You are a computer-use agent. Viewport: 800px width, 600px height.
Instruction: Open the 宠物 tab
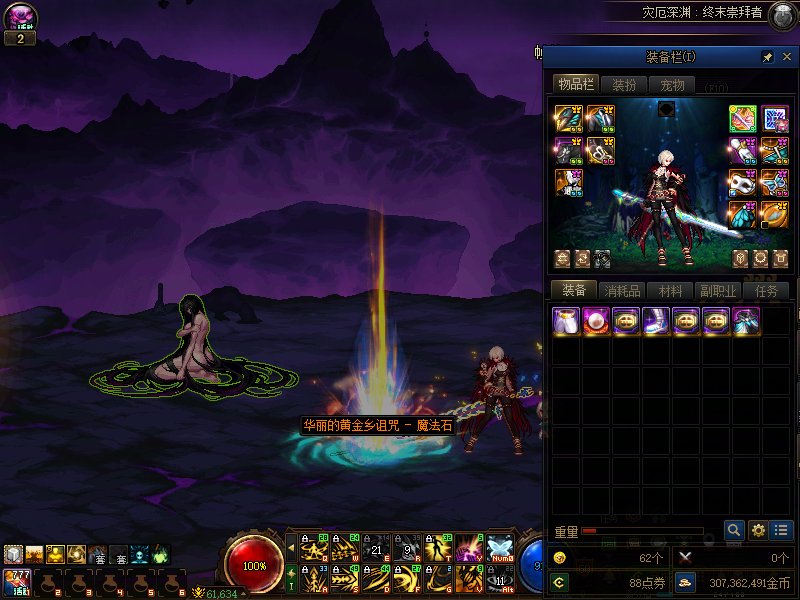click(672, 85)
